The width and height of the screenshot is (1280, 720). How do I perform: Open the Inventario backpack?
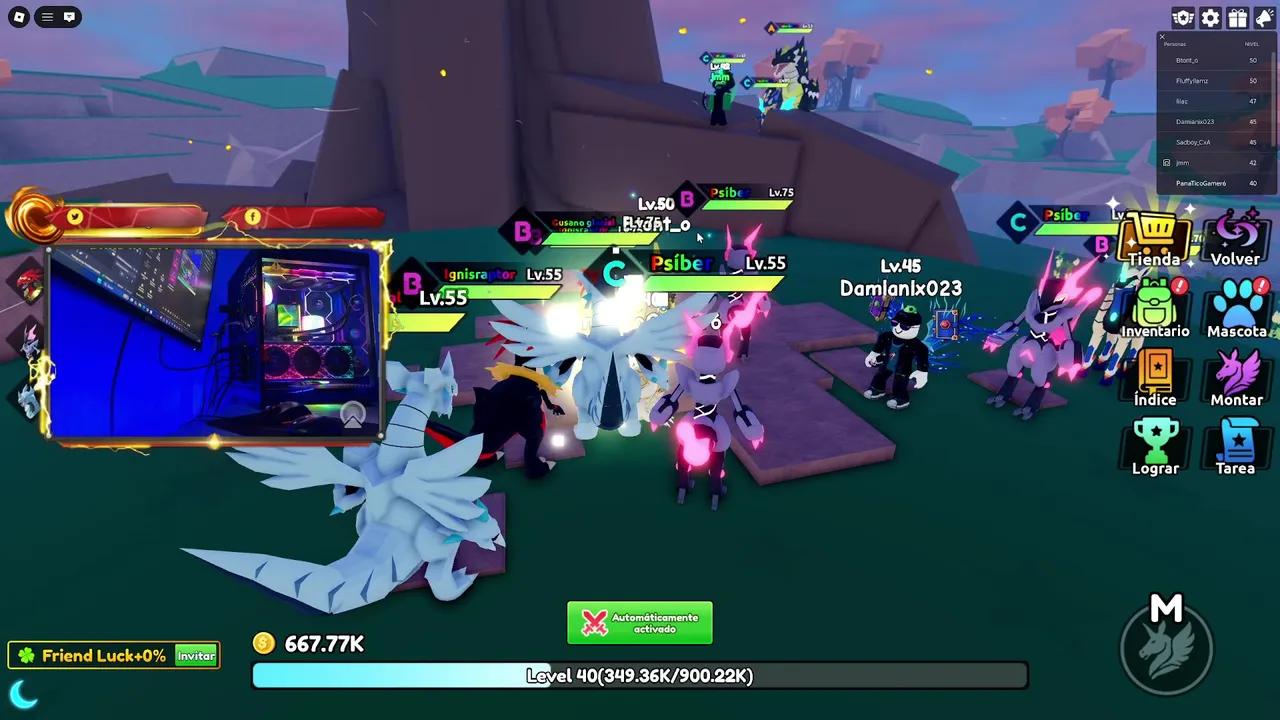[1155, 308]
